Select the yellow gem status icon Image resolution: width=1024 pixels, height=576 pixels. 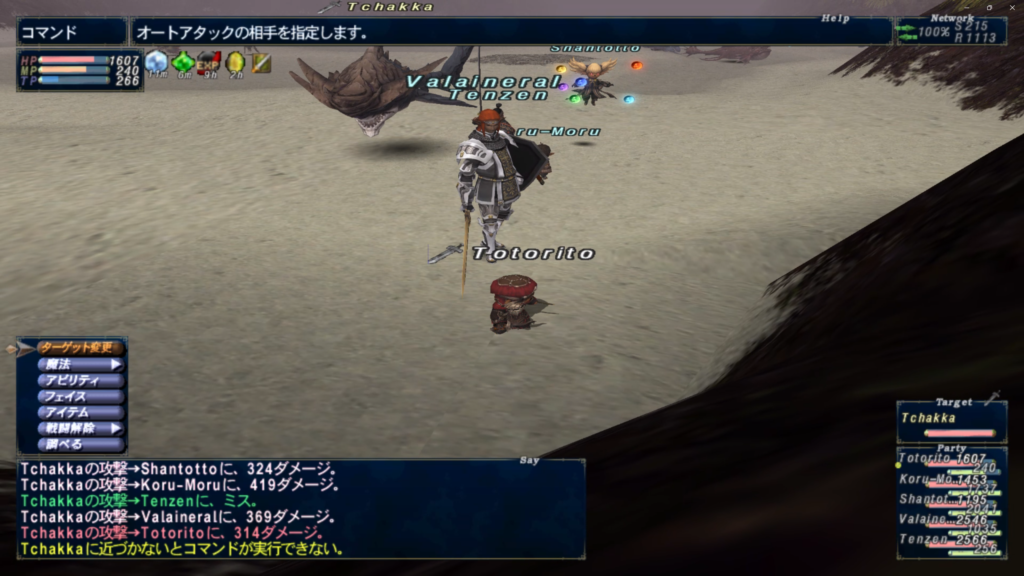tap(235, 63)
